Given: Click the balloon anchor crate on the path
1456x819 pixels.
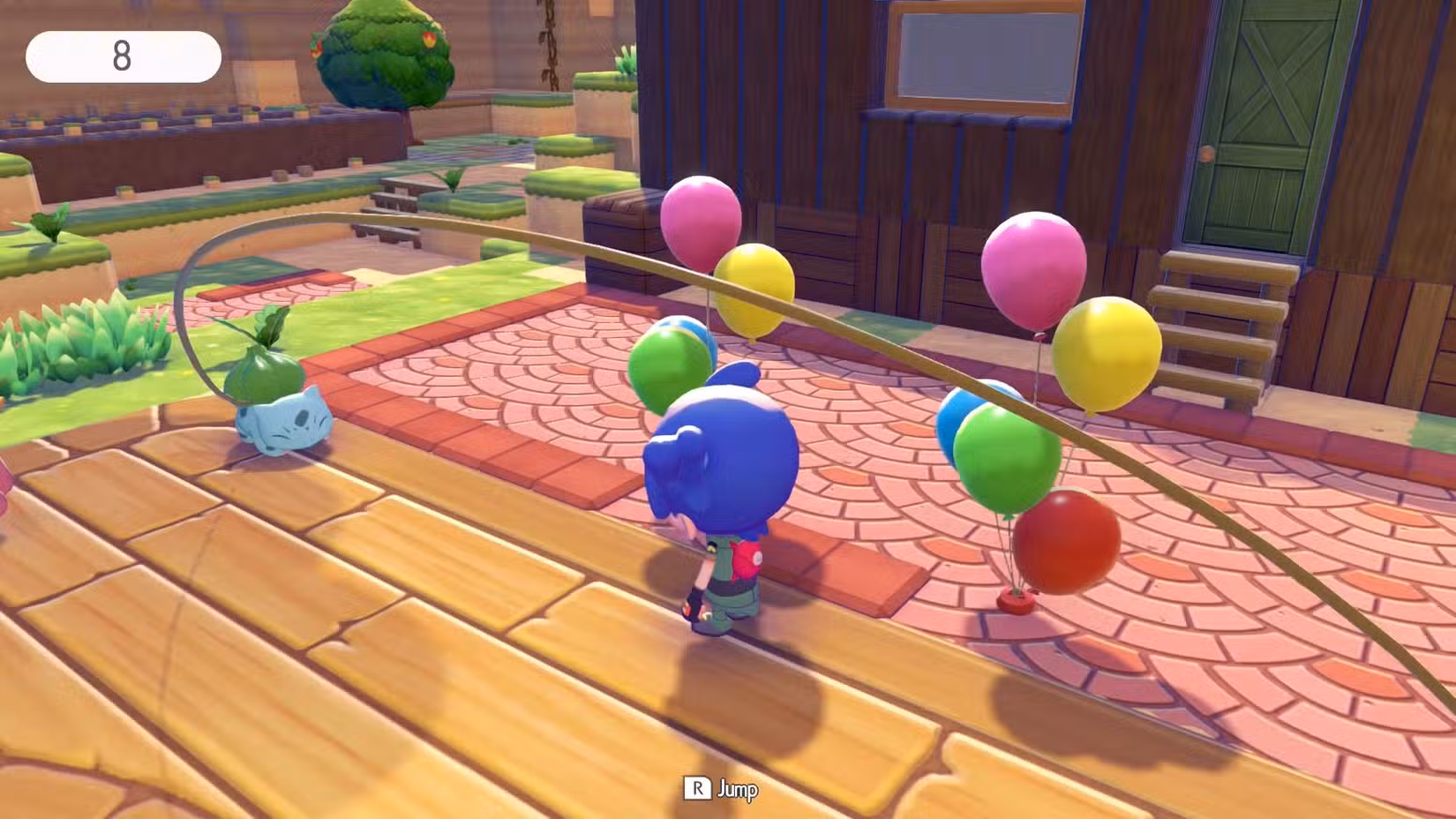Looking at the screenshot, I should [x=1017, y=600].
